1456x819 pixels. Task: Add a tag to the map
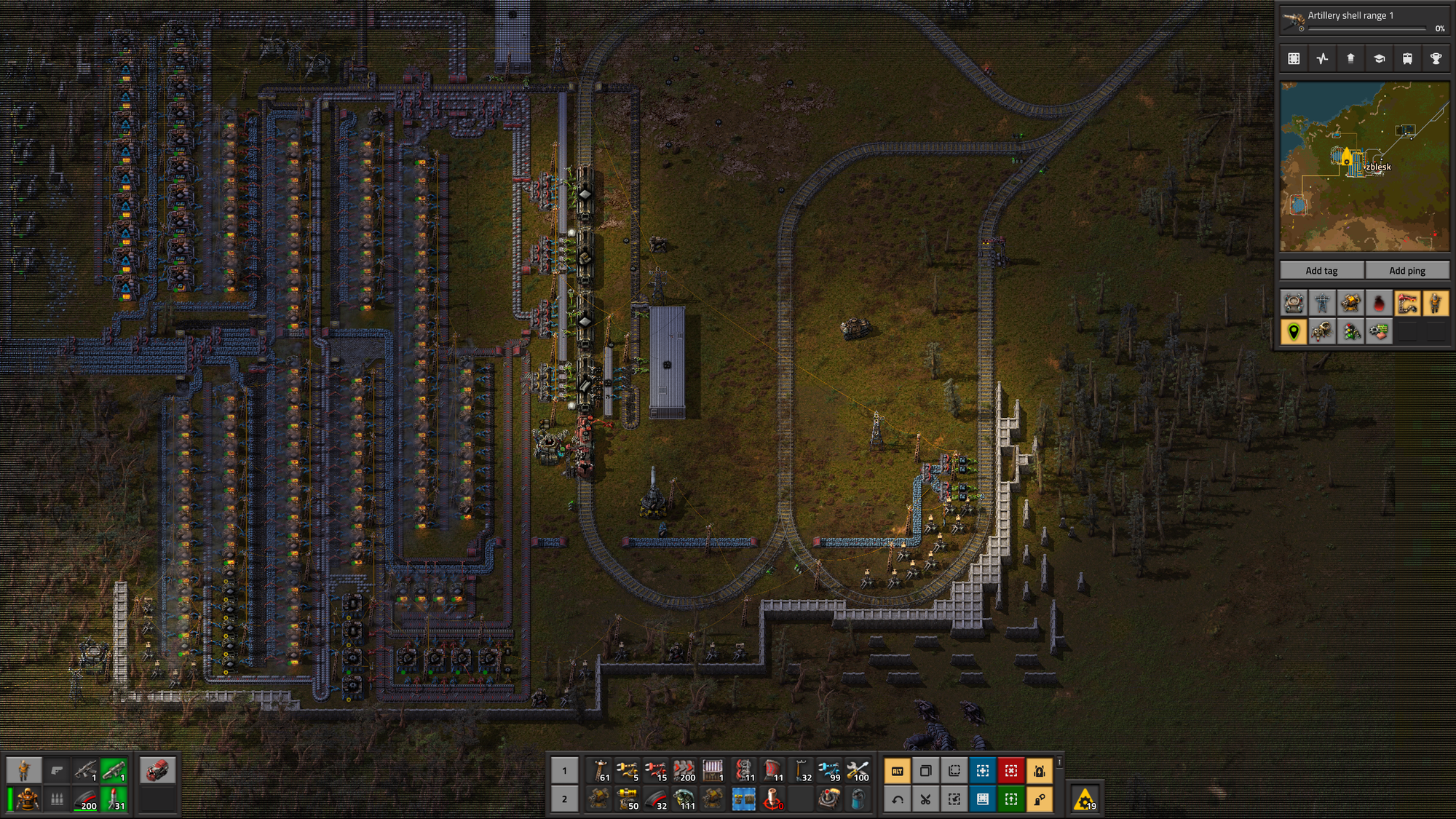tap(1321, 271)
